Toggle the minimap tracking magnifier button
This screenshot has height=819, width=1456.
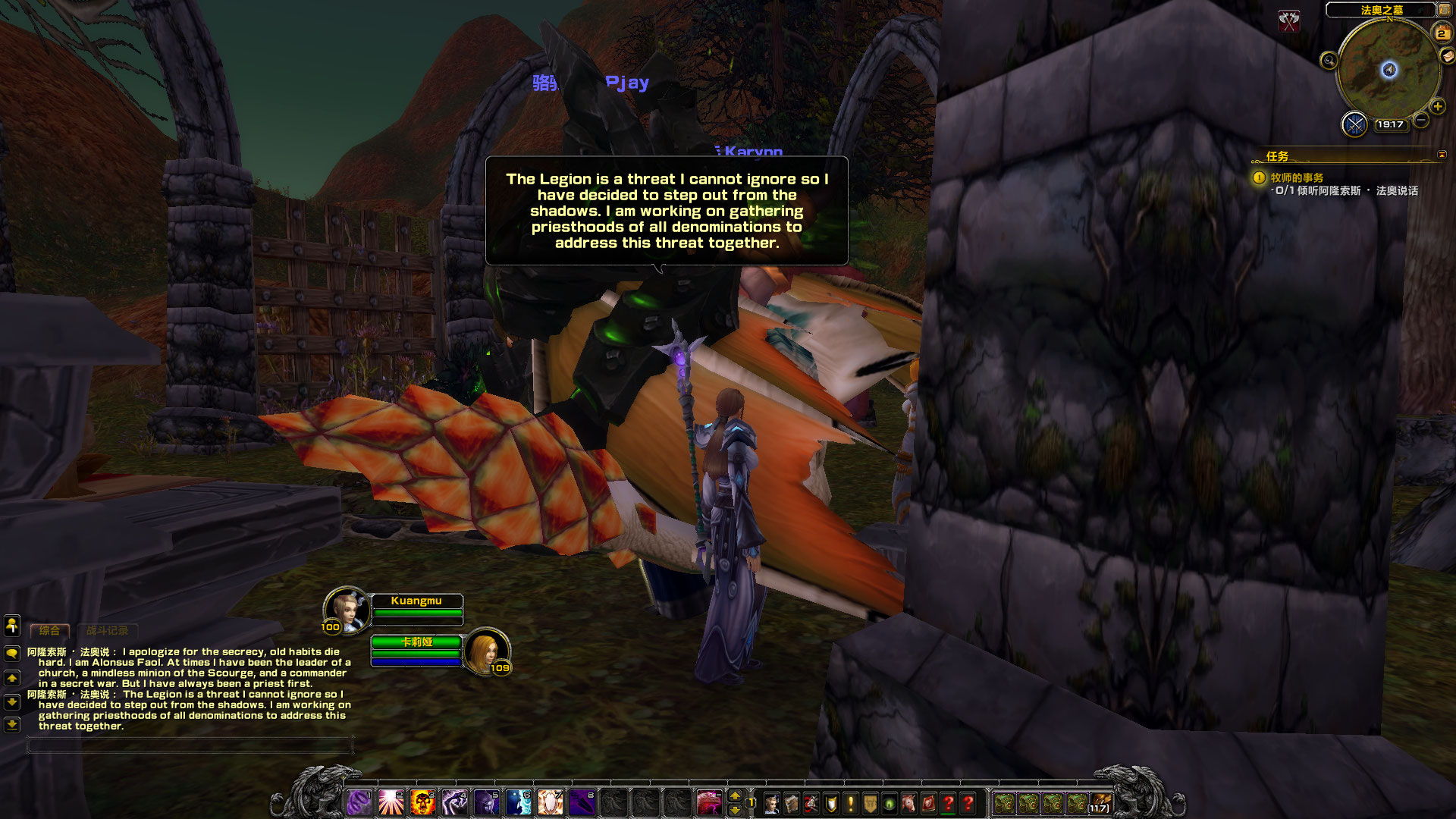[1329, 61]
